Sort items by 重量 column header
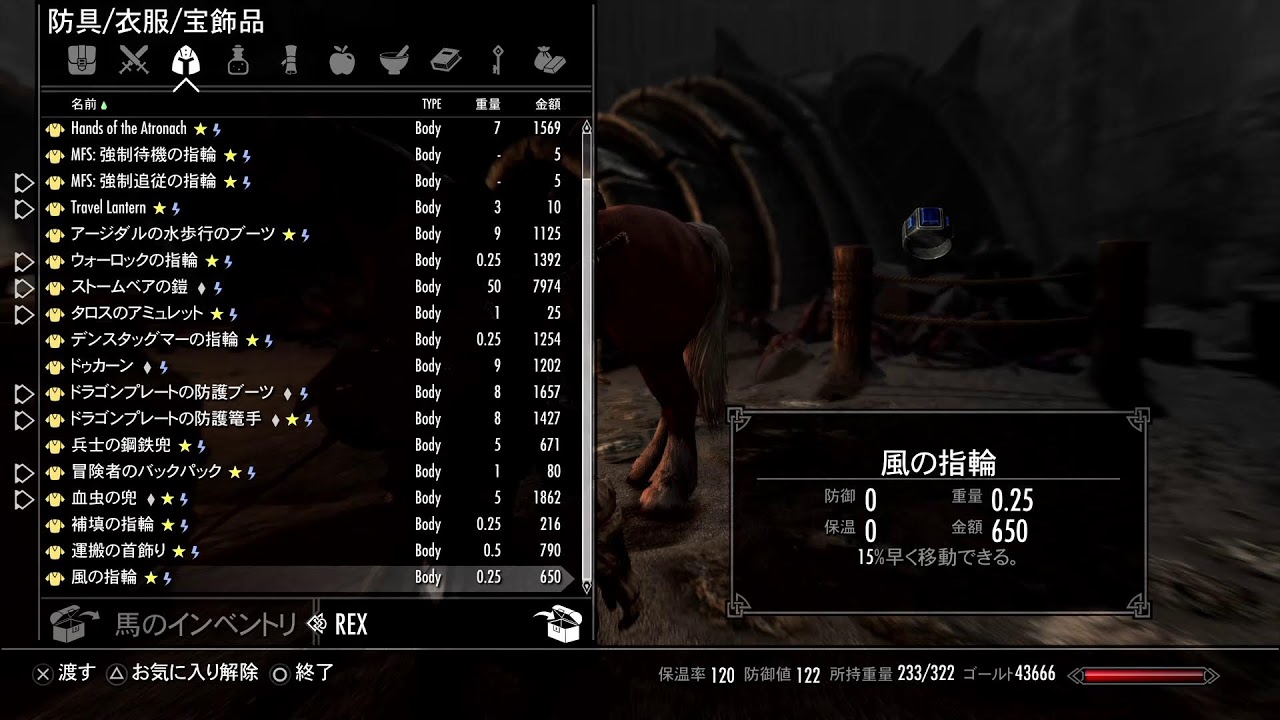1280x720 pixels. point(487,104)
